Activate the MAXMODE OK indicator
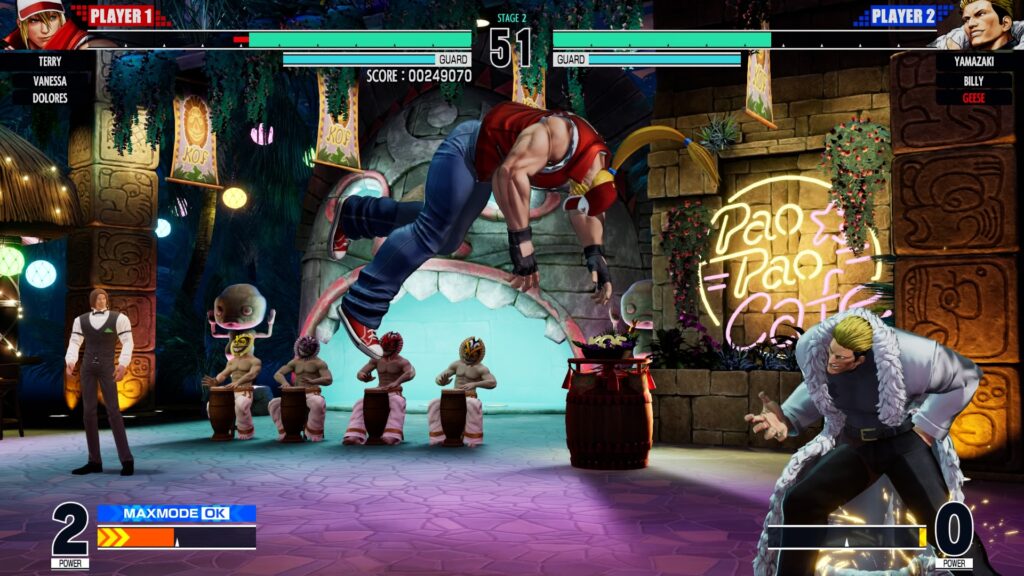 tap(176, 513)
